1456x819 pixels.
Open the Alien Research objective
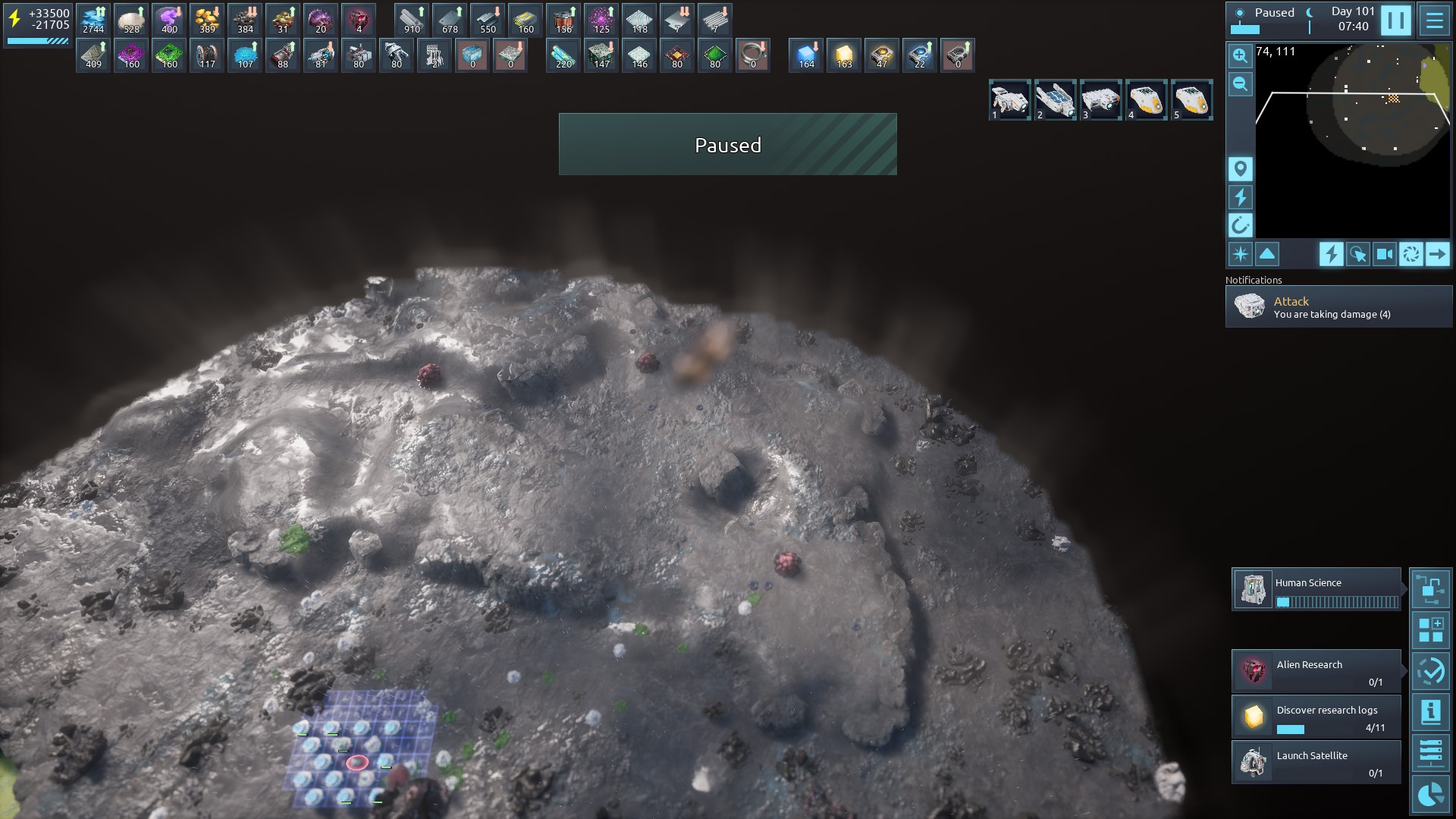(1316, 671)
